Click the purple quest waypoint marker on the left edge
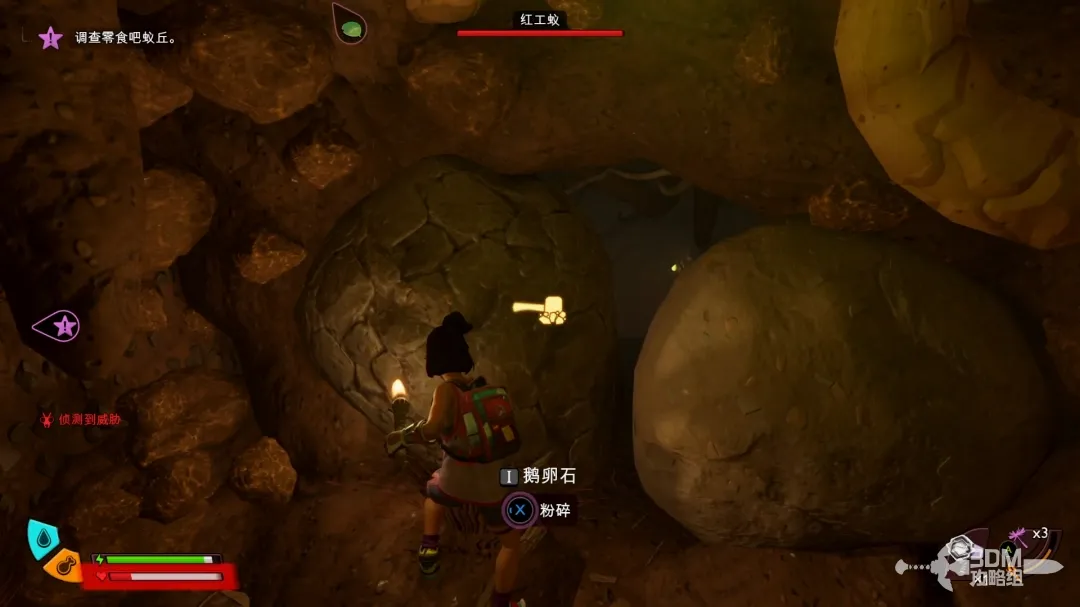 pos(60,325)
